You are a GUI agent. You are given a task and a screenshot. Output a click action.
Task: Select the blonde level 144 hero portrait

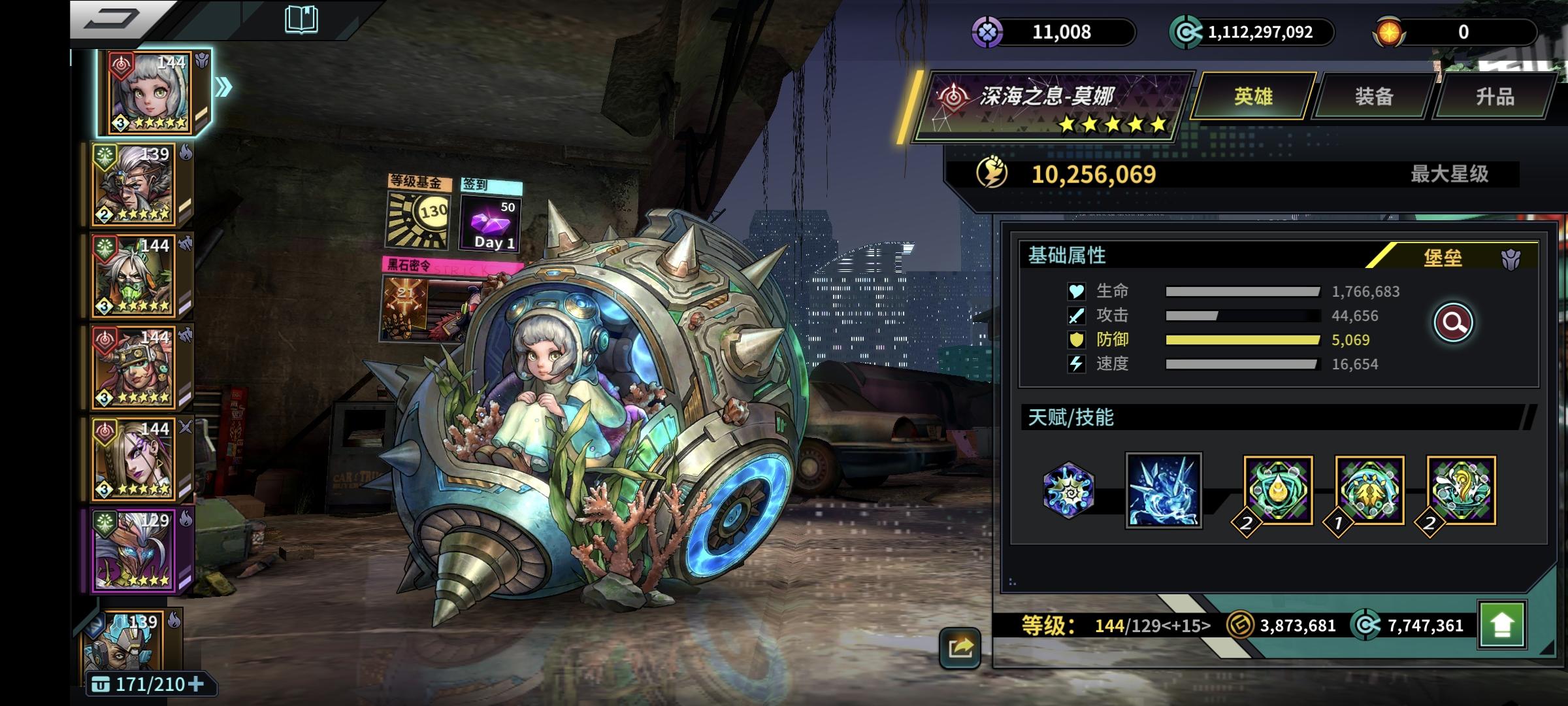[x=135, y=460]
